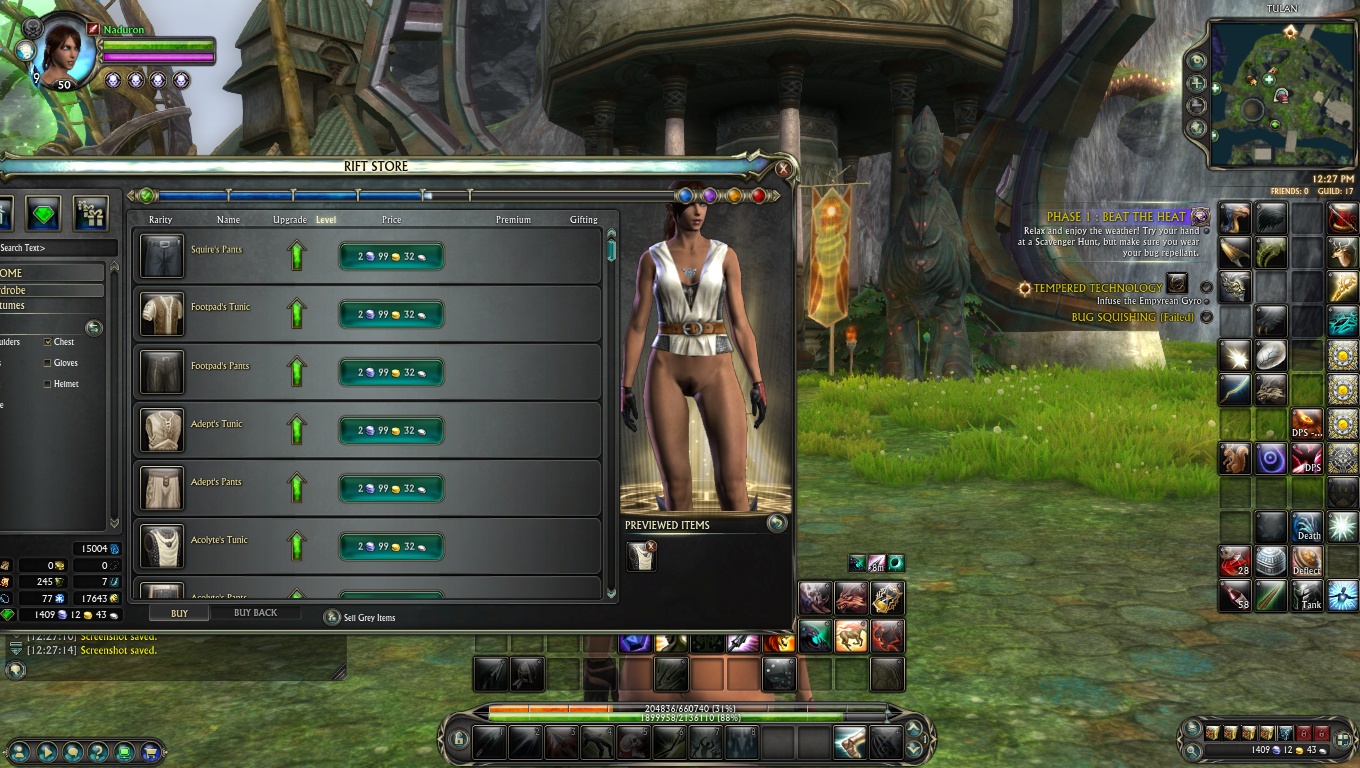Open the Buy tab

(x=179, y=613)
